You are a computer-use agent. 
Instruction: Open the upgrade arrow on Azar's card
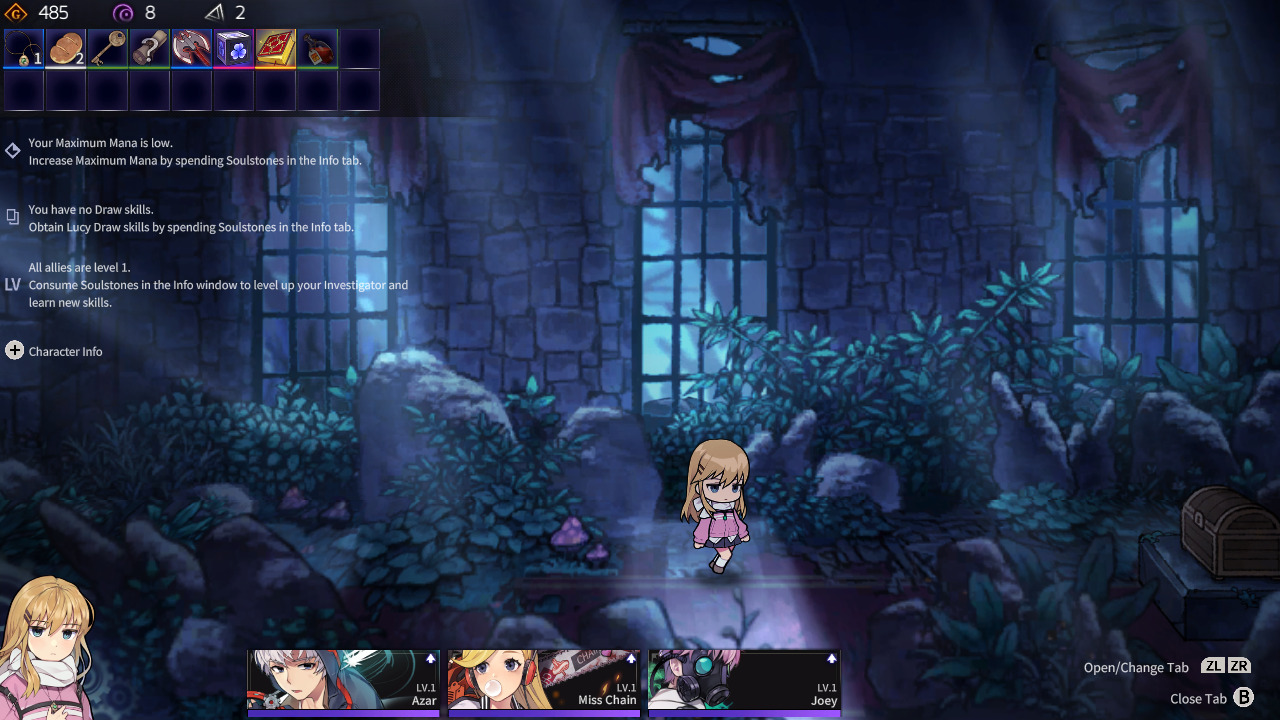pyautogui.click(x=432, y=659)
